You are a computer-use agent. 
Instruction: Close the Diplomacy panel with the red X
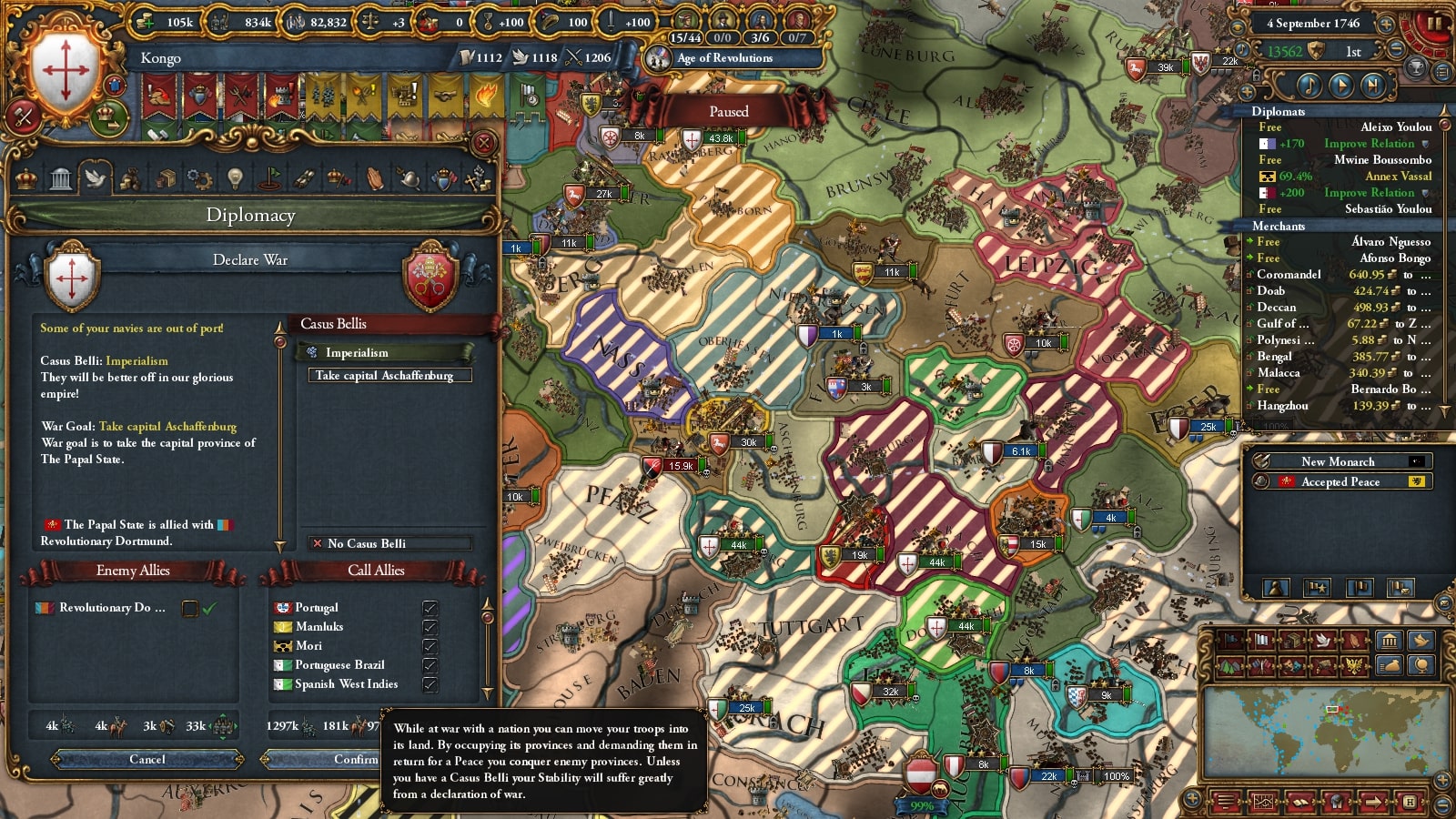click(x=484, y=143)
